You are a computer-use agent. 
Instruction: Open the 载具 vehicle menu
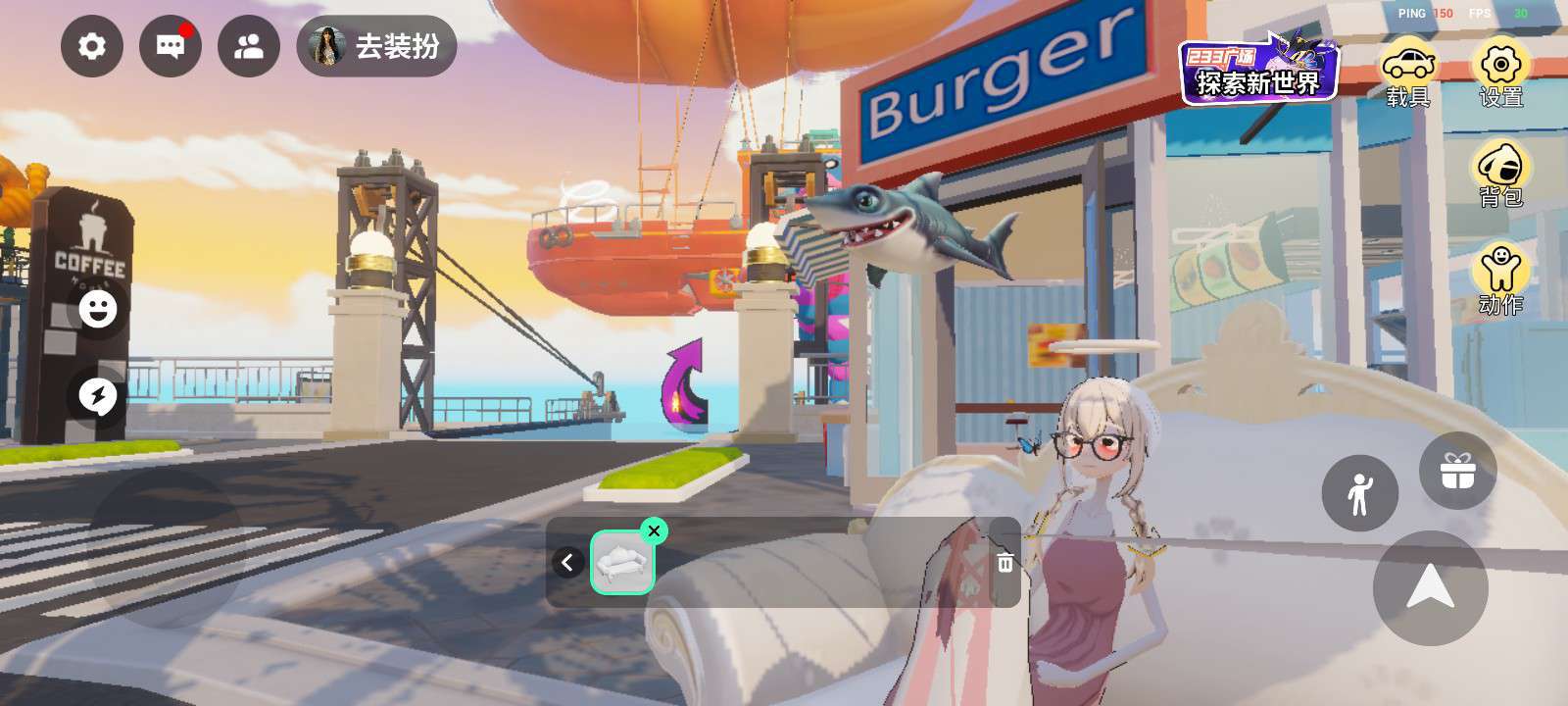1408,73
